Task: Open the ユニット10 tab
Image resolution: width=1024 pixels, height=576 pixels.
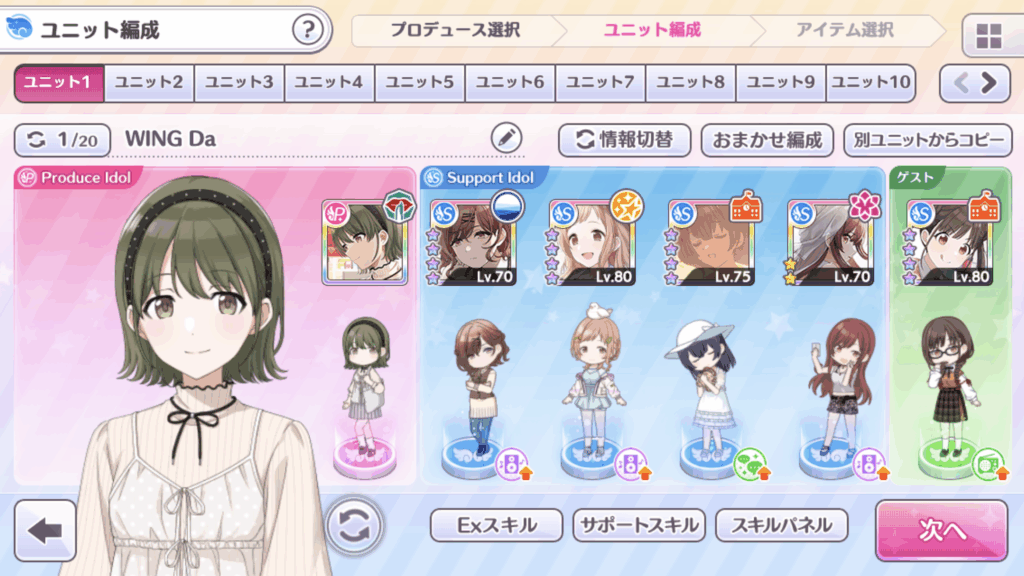Action: coord(871,82)
